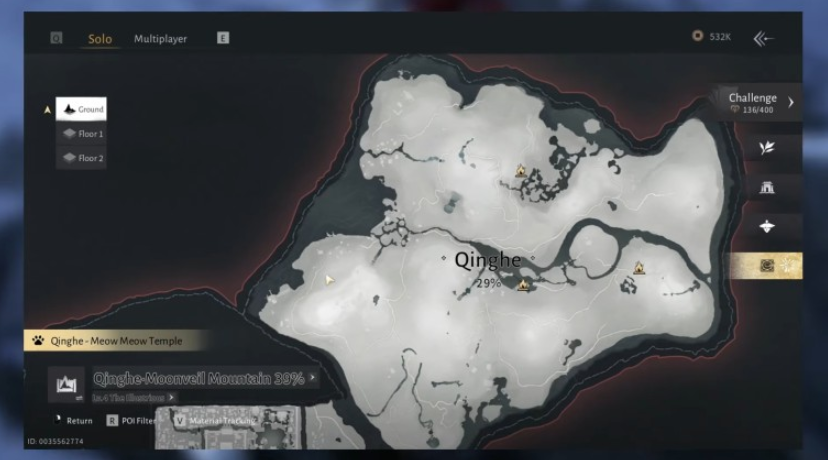Select the leaf sprig category icon
The width and height of the screenshot is (828, 460).
point(767,147)
